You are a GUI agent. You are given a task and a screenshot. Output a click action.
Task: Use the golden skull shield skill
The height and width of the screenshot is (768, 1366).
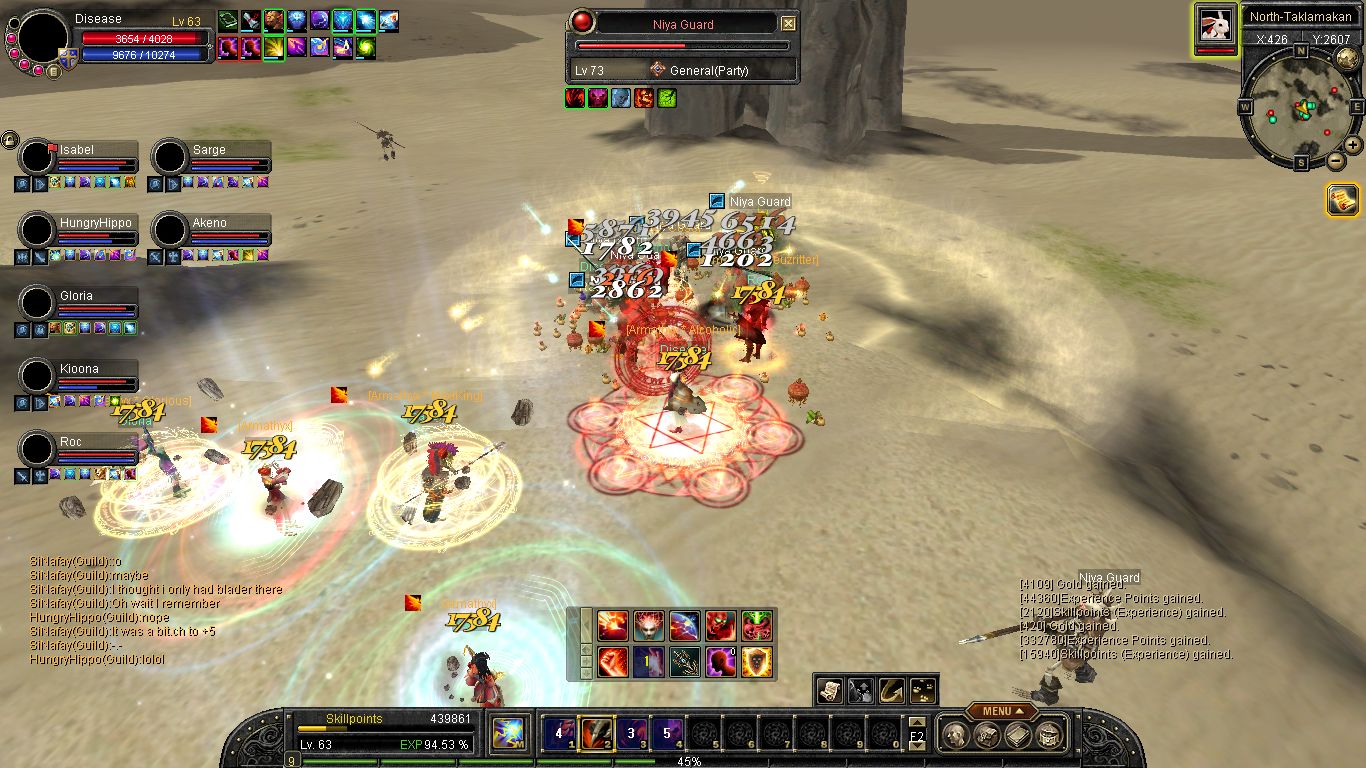(756, 662)
